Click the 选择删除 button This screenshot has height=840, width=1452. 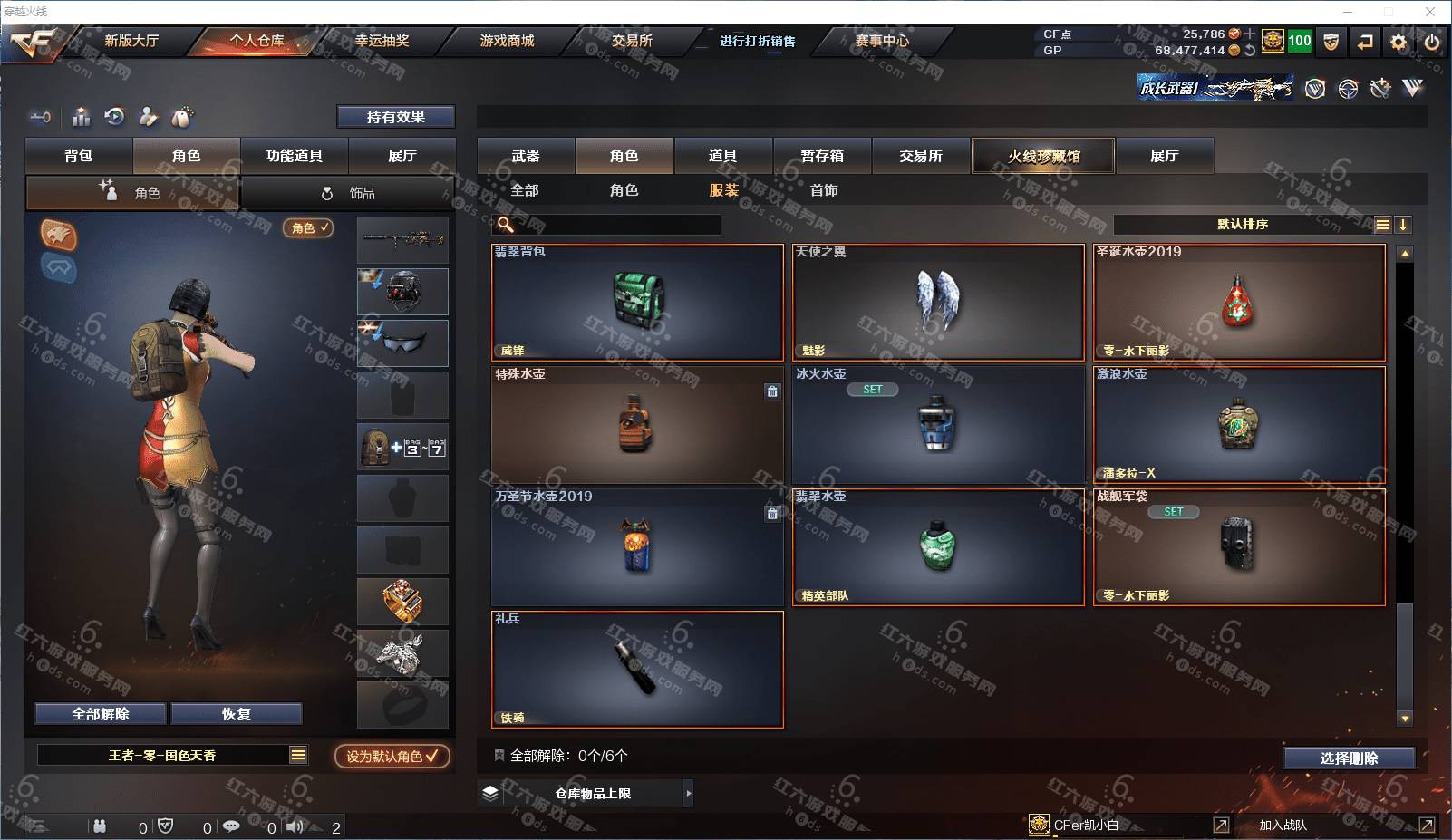click(x=1349, y=758)
